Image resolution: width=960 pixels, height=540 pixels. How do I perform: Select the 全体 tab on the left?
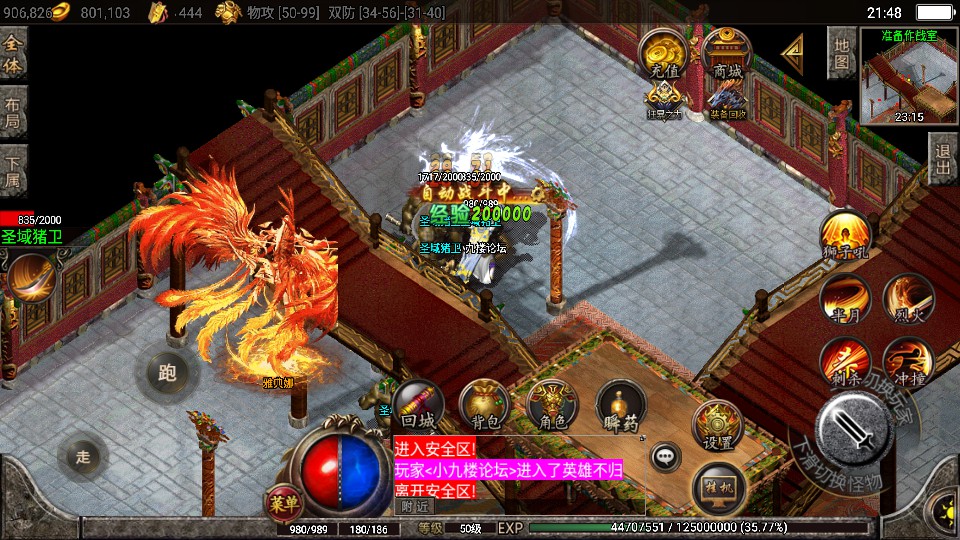(13, 54)
